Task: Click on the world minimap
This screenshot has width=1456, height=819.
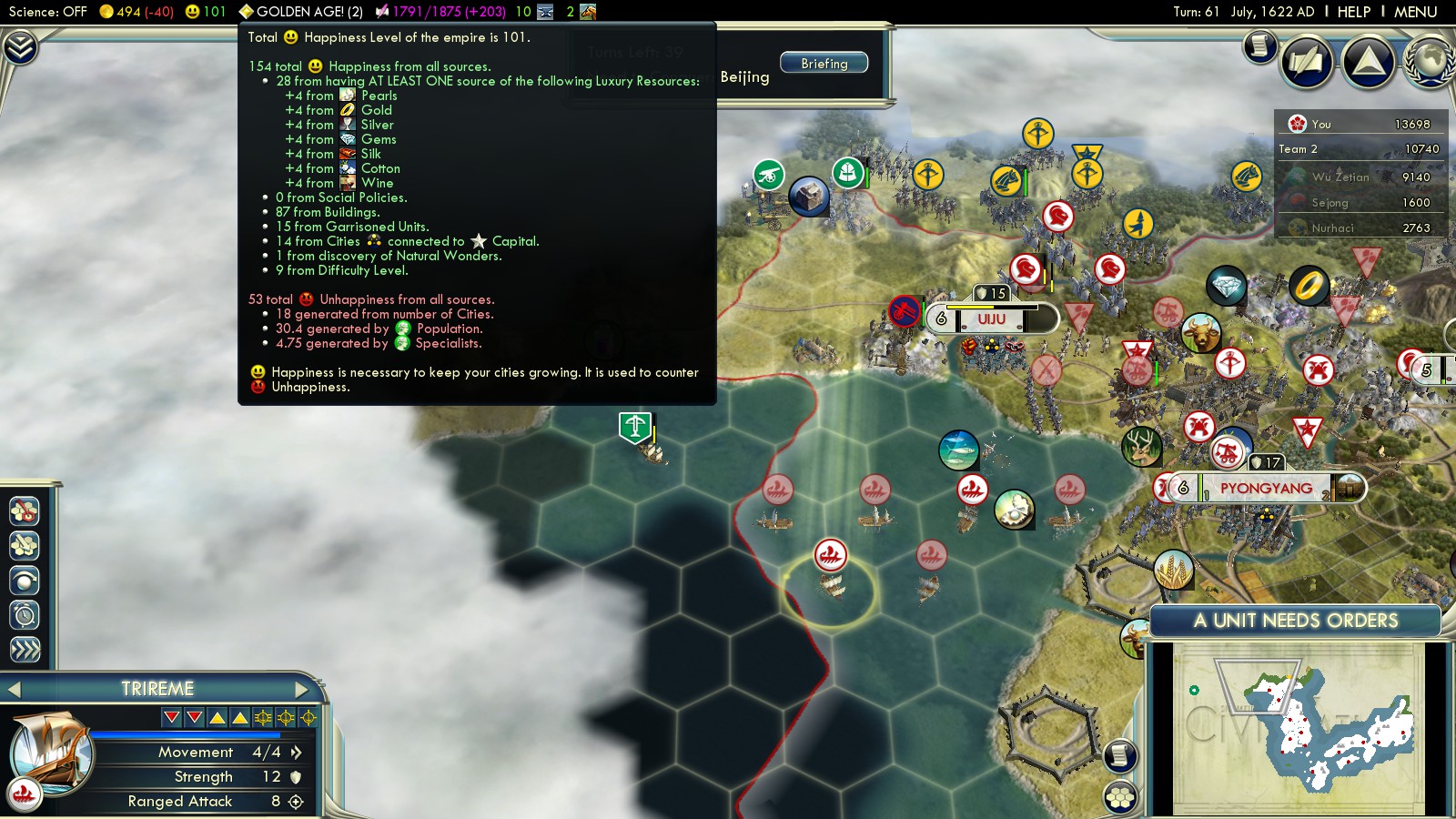Action: pos(1297,728)
